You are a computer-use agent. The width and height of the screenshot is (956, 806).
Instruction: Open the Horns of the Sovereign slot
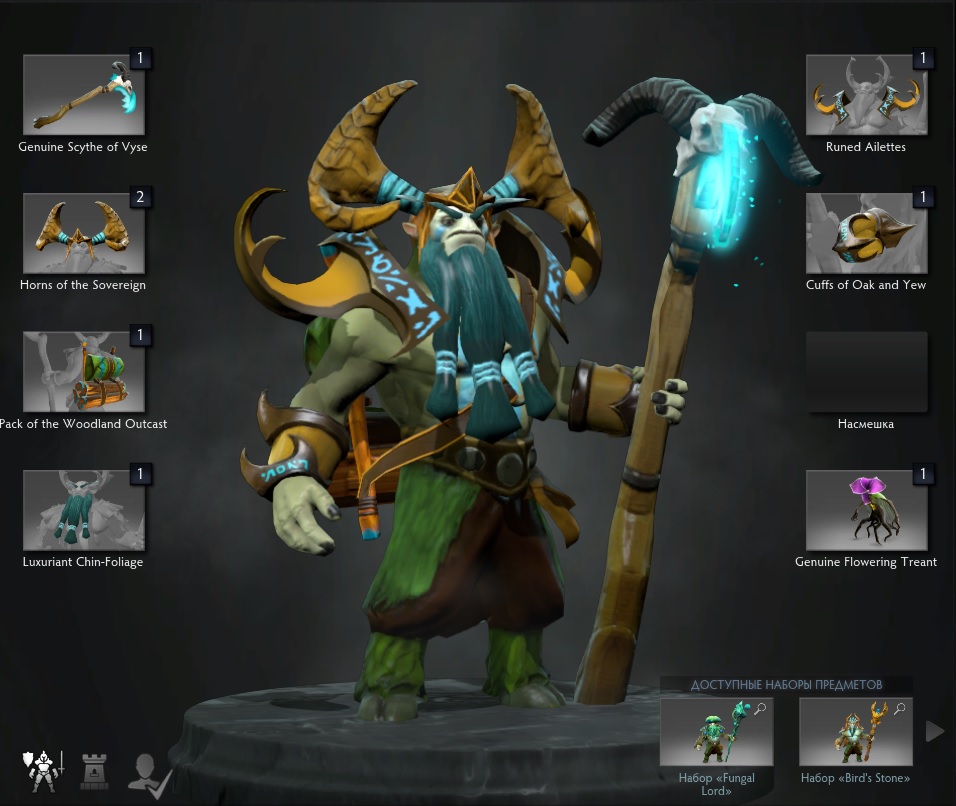(84, 233)
